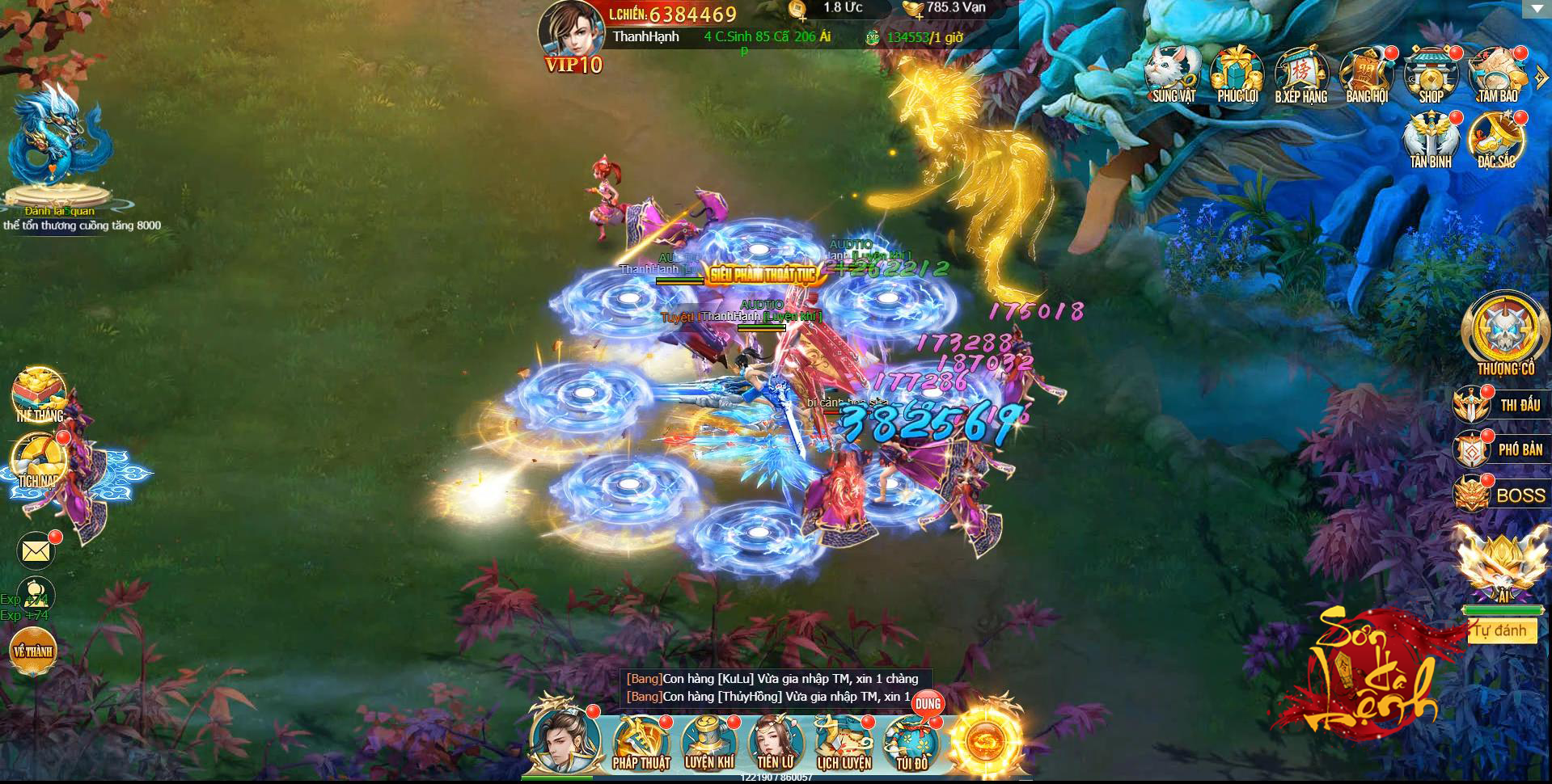Viewport: 1552px width, 784px height.
Task: Click the Về Thành return-to-town button
Action: click(x=33, y=651)
